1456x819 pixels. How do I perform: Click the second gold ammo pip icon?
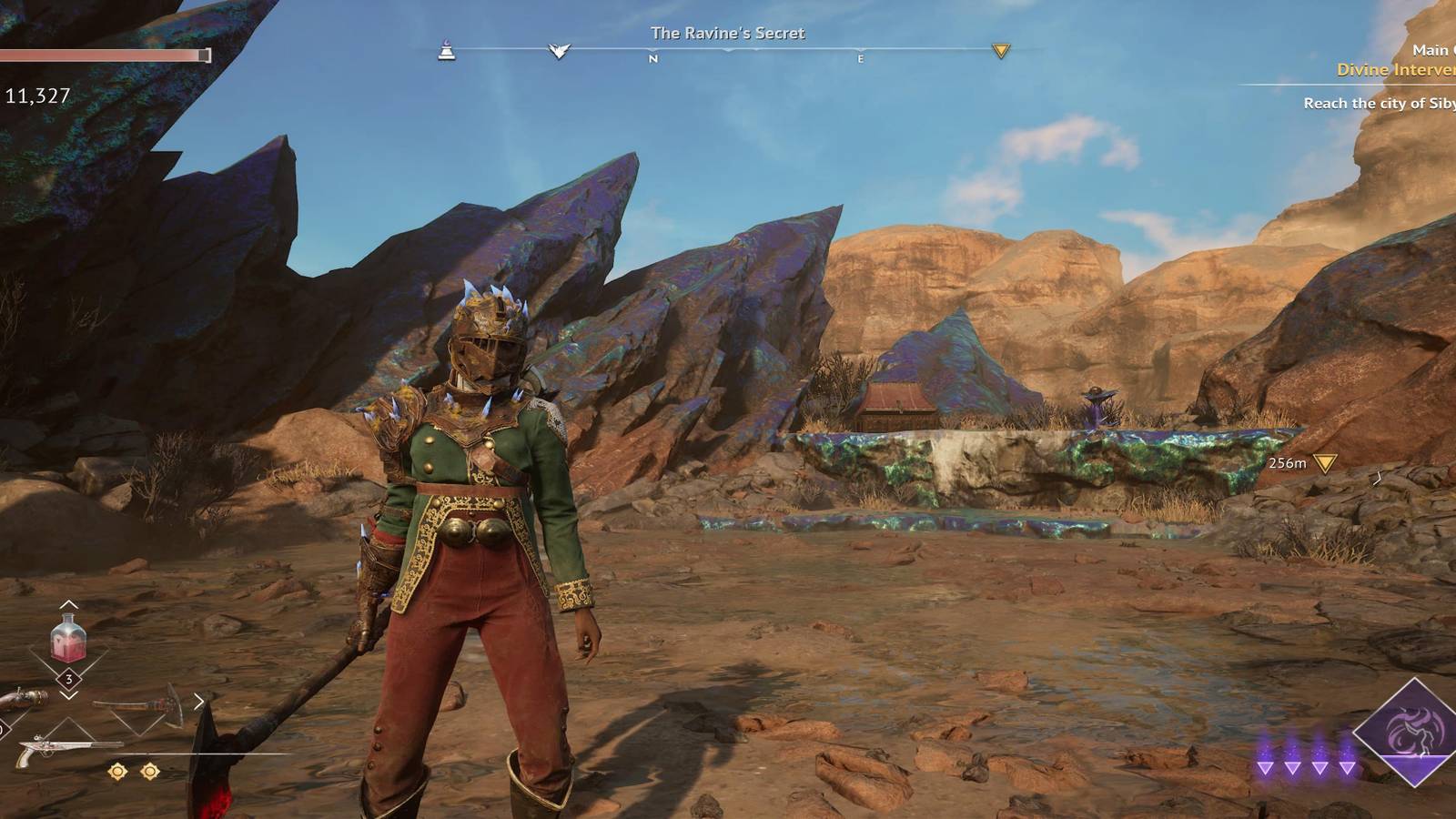148,769
